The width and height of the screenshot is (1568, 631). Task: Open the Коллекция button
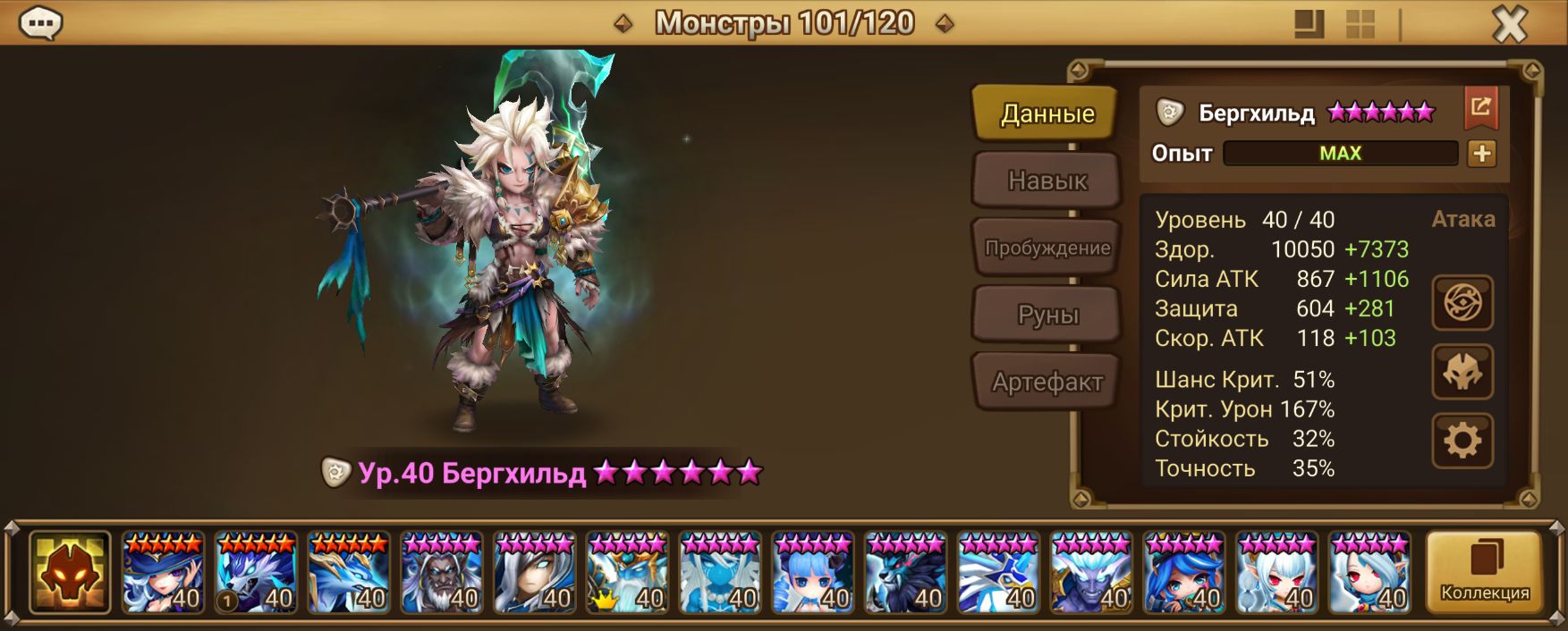pos(1484,572)
